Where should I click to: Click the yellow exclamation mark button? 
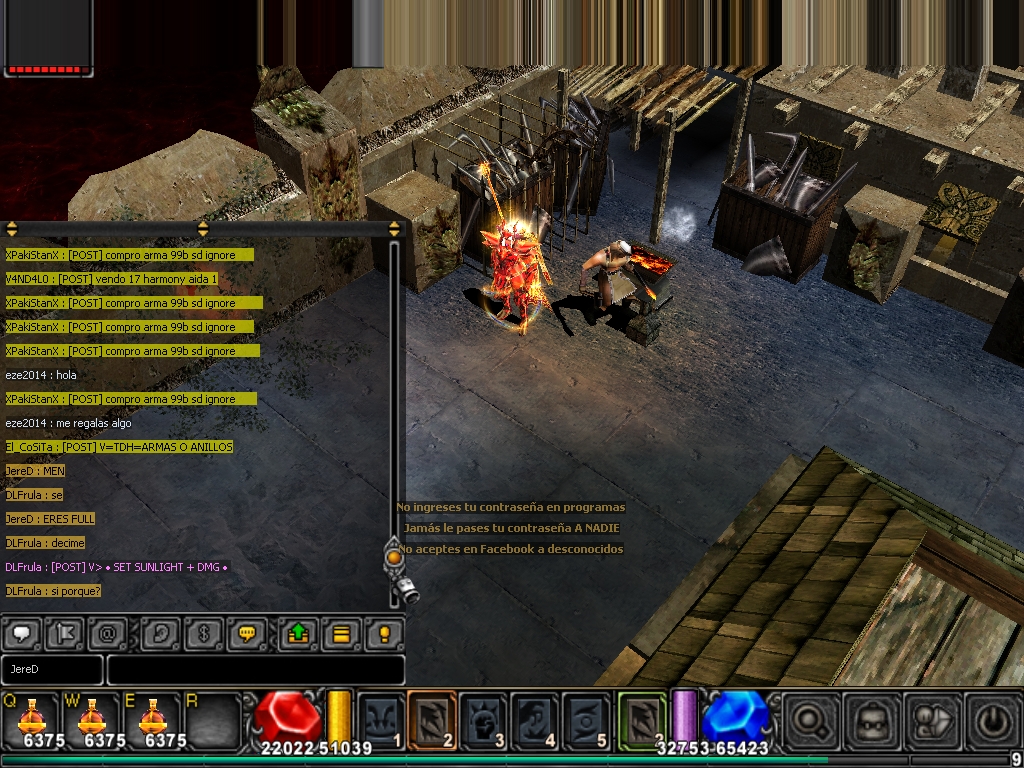click(384, 633)
